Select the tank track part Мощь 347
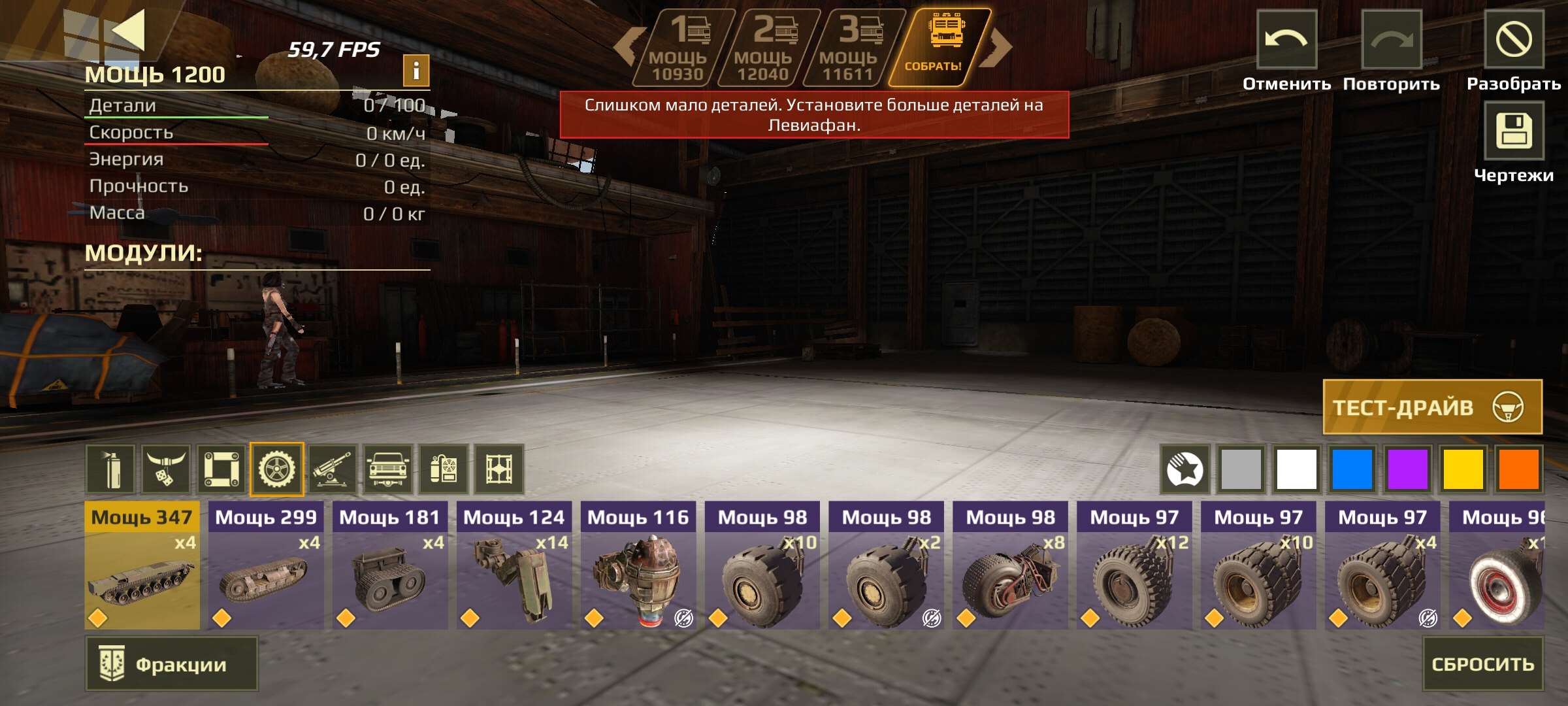This screenshot has height=706, width=1568. tap(142, 565)
